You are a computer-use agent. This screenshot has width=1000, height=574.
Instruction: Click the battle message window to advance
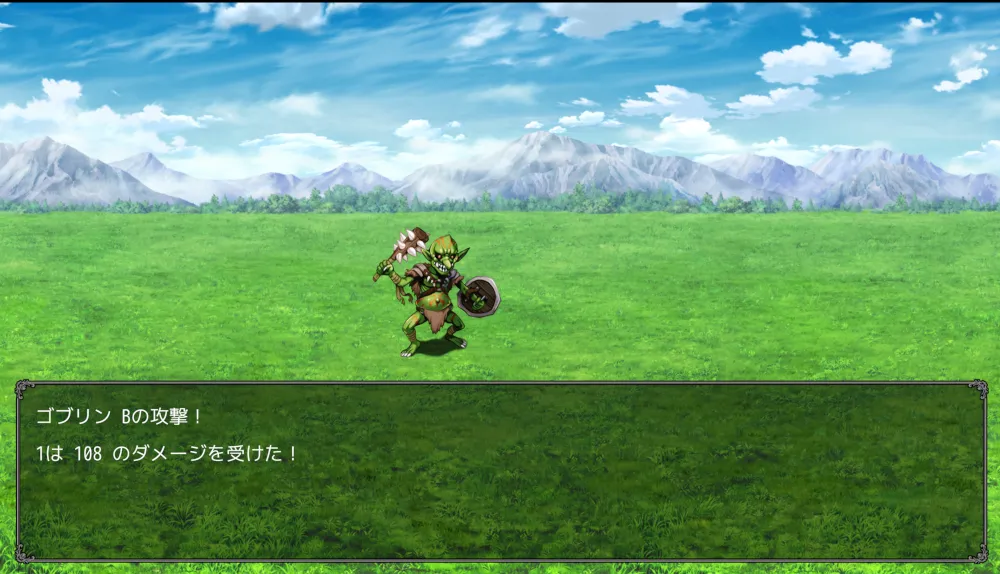tap(500, 470)
